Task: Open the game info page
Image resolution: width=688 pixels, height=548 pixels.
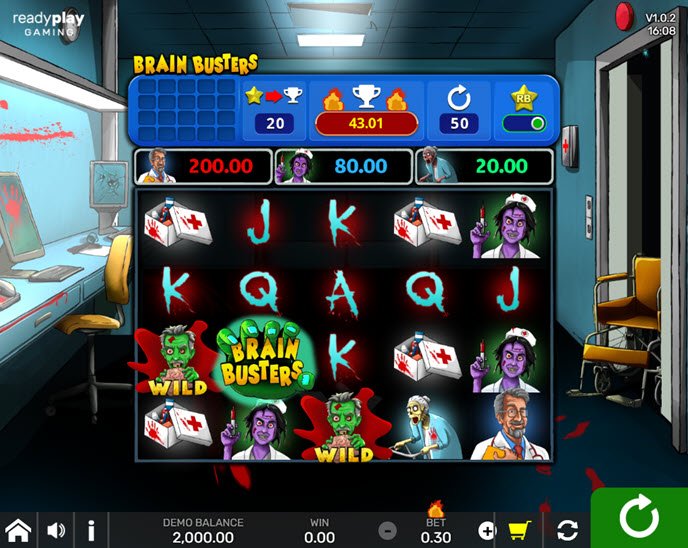Action: pyautogui.click(x=91, y=530)
